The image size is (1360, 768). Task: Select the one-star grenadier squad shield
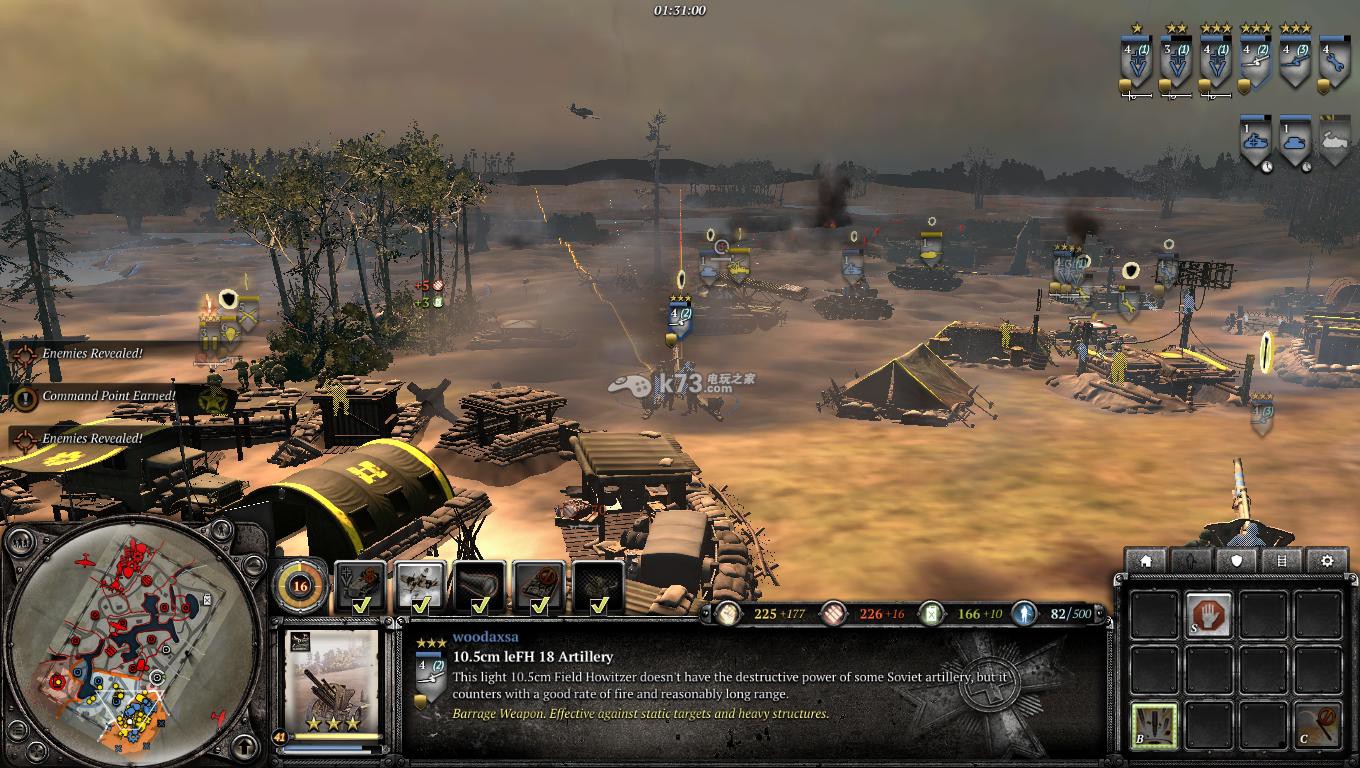(x=1136, y=64)
